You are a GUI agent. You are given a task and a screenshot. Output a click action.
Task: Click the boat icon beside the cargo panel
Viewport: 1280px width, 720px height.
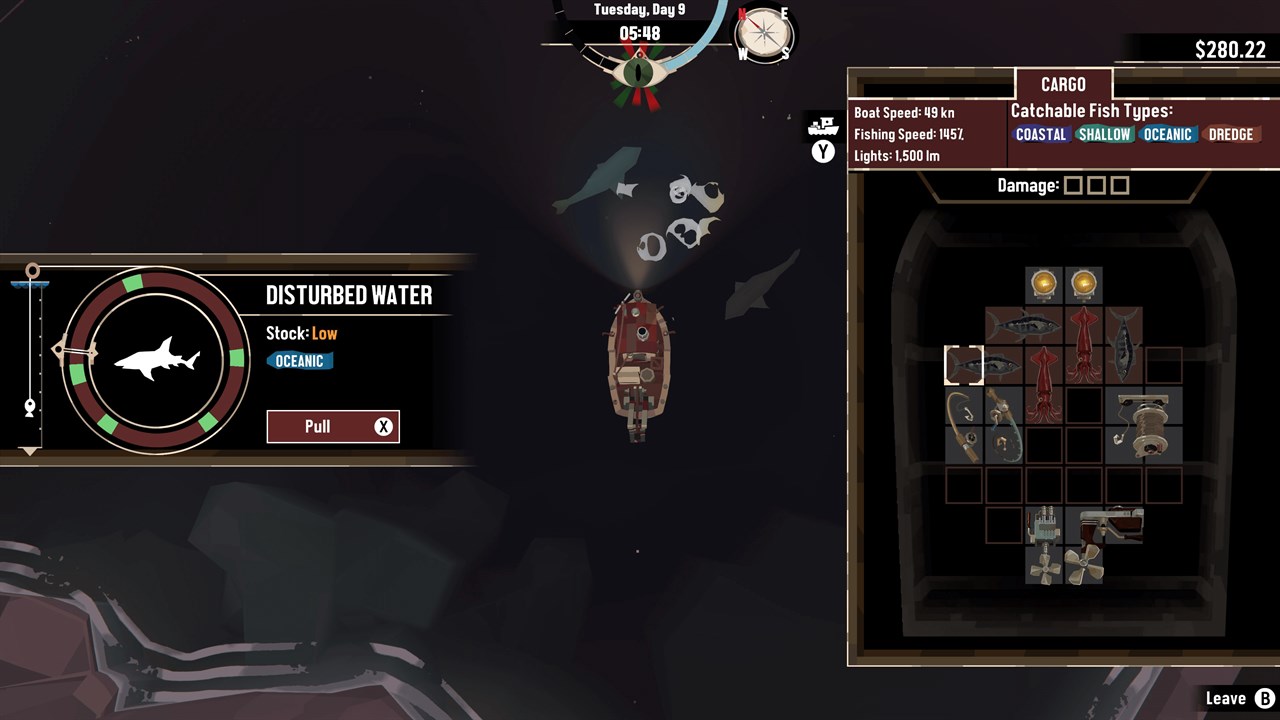click(822, 126)
